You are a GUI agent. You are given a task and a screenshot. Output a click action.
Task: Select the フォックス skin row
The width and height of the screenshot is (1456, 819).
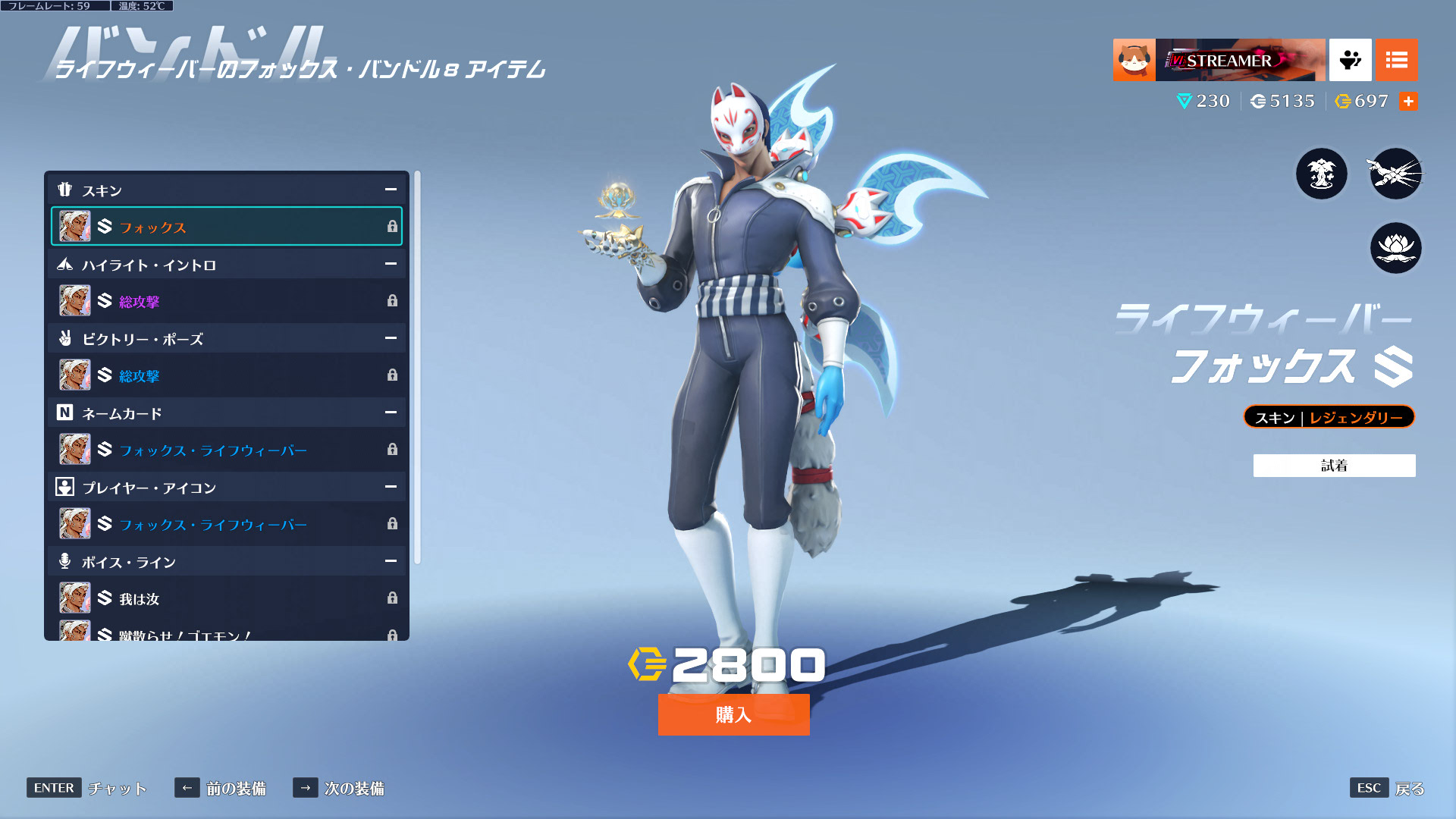point(226,227)
